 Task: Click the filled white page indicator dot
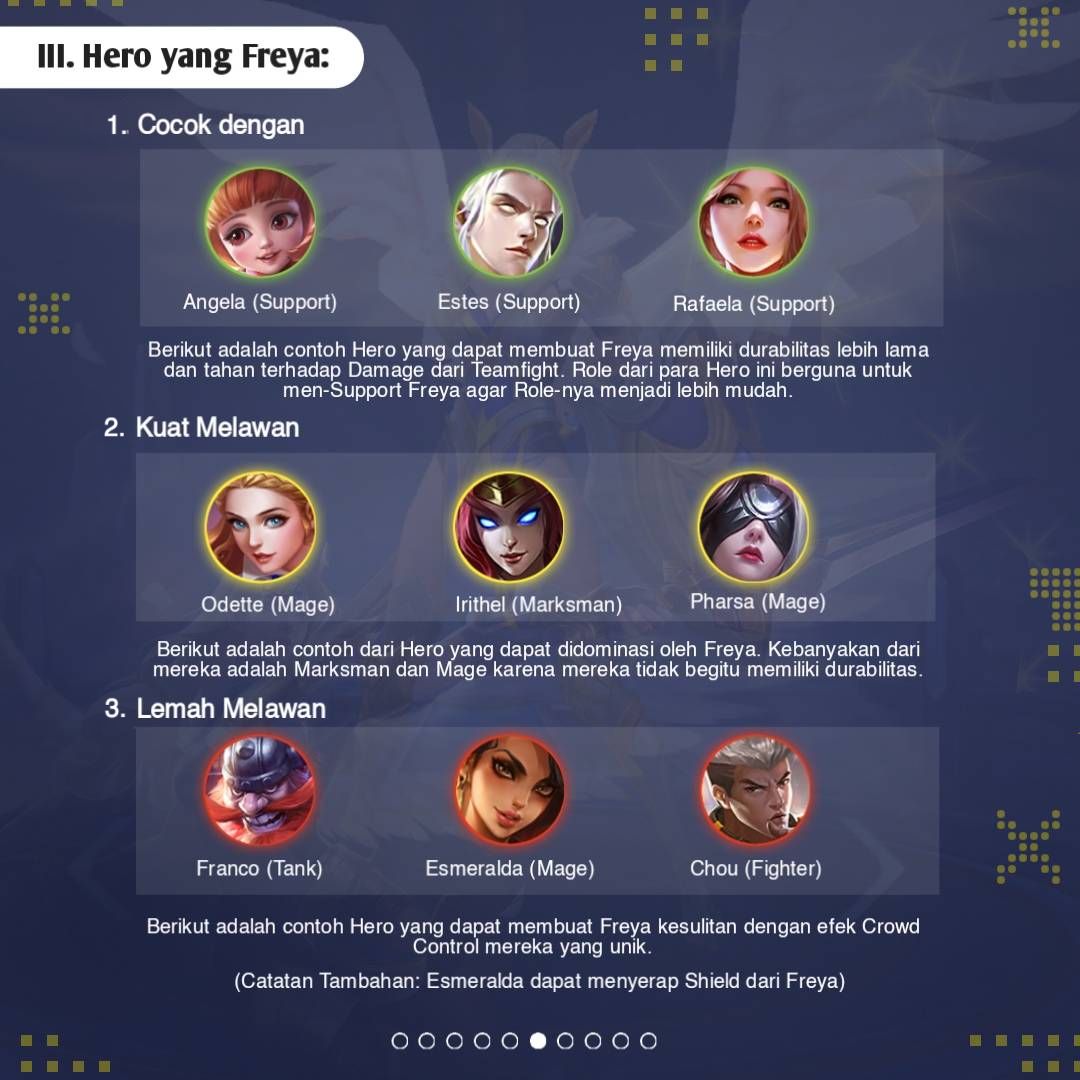(x=538, y=1041)
